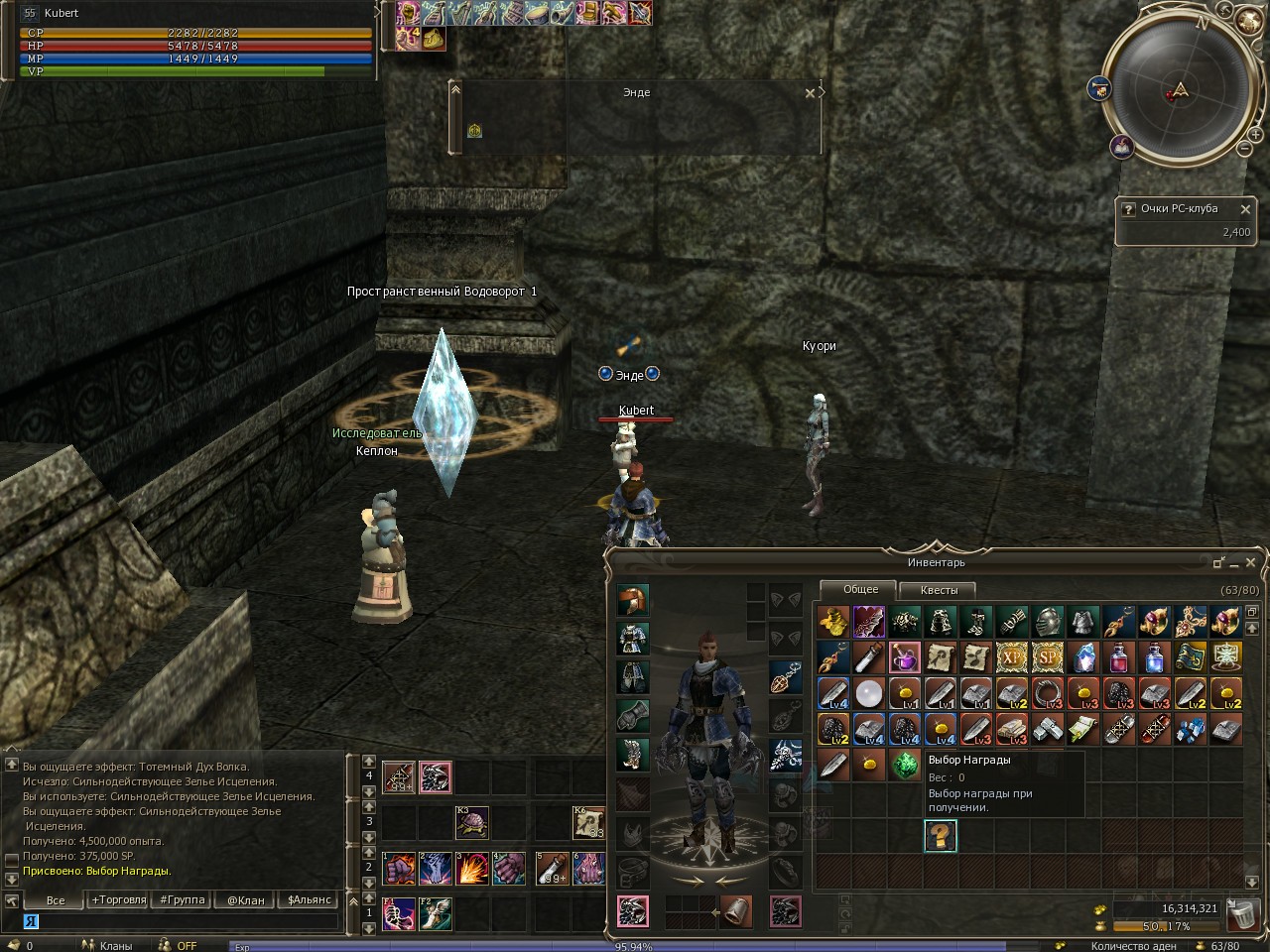Zoom out the minimap radar
The width and height of the screenshot is (1270, 952).
[x=1244, y=149]
